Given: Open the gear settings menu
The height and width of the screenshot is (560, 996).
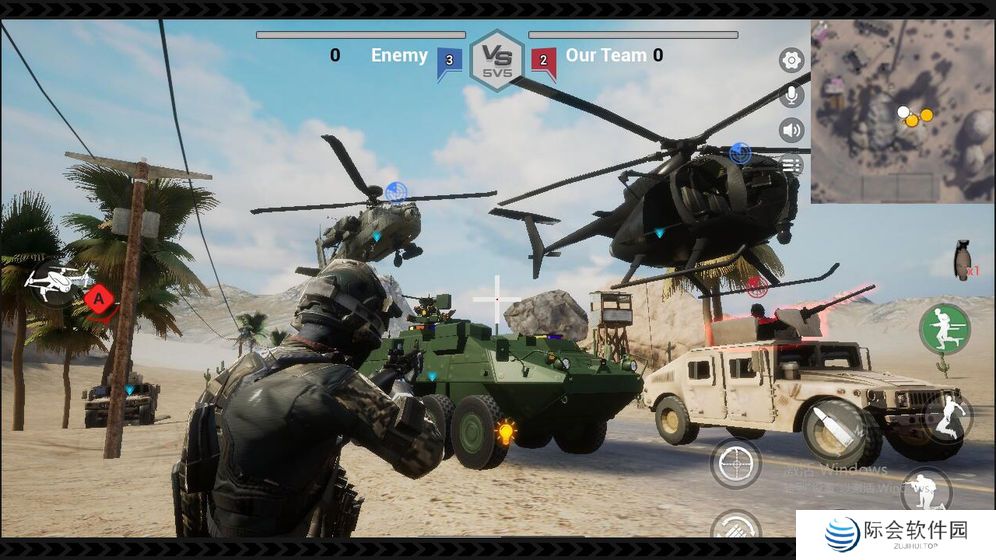Looking at the screenshot, I should (x=792, y=61).
